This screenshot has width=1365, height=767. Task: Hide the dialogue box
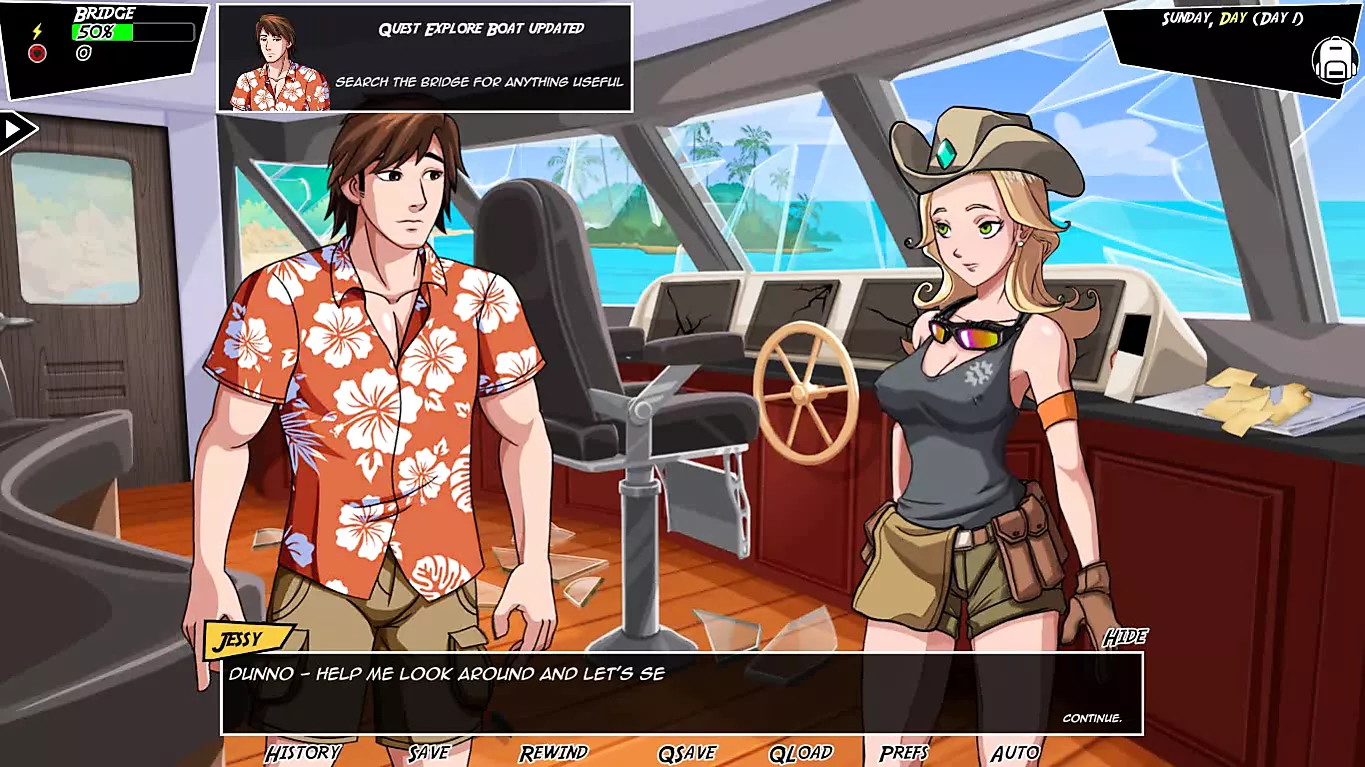point(1125,637)
